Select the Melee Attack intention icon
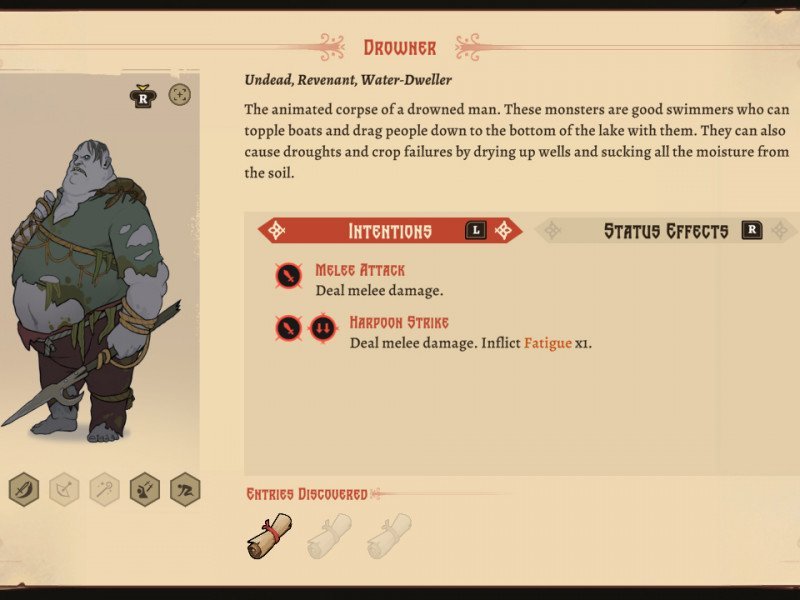This screenshot has width=800, height=600. point(288,276)
